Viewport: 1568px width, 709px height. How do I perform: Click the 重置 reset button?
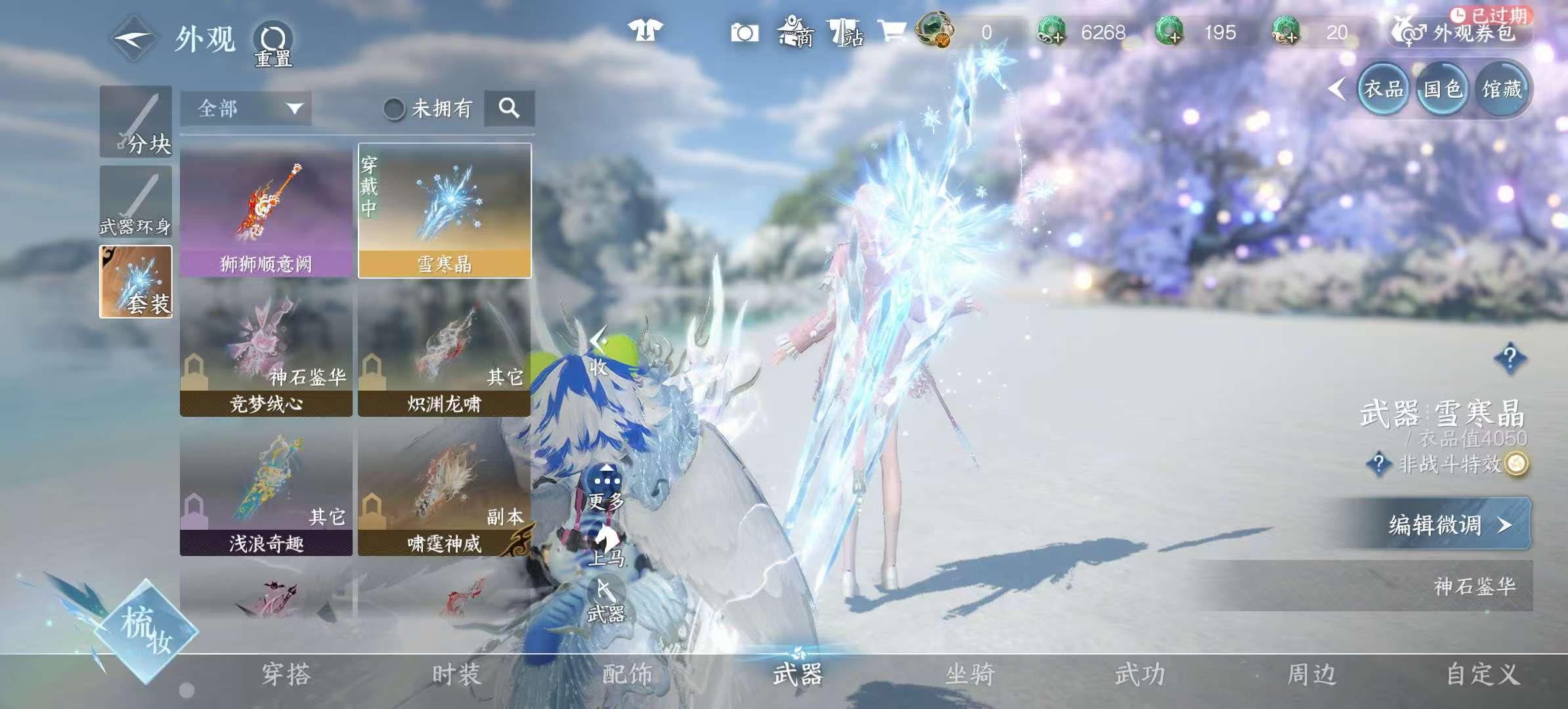273,45
